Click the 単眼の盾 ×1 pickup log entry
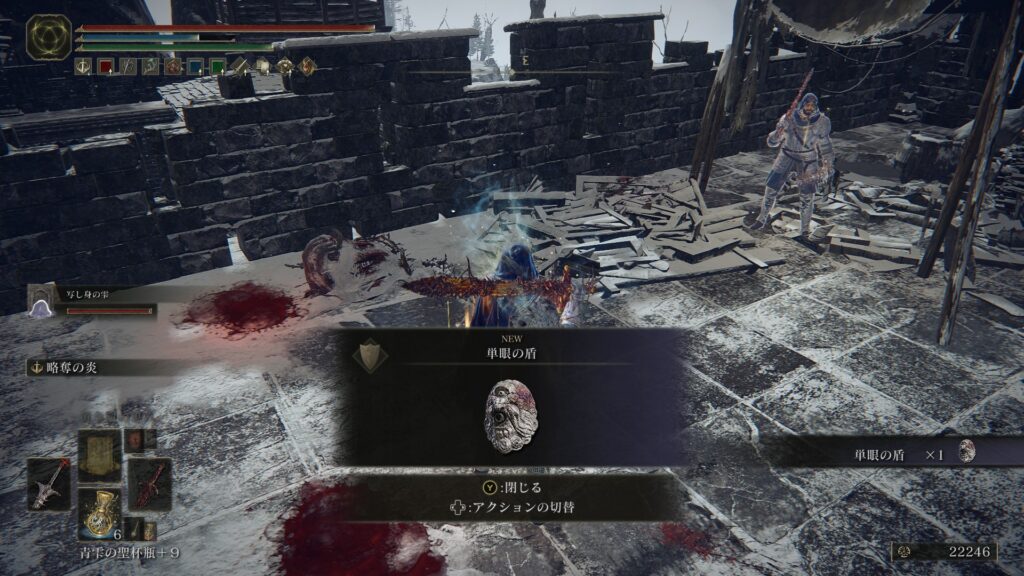1024x576 pixels. tap(893, 453)
